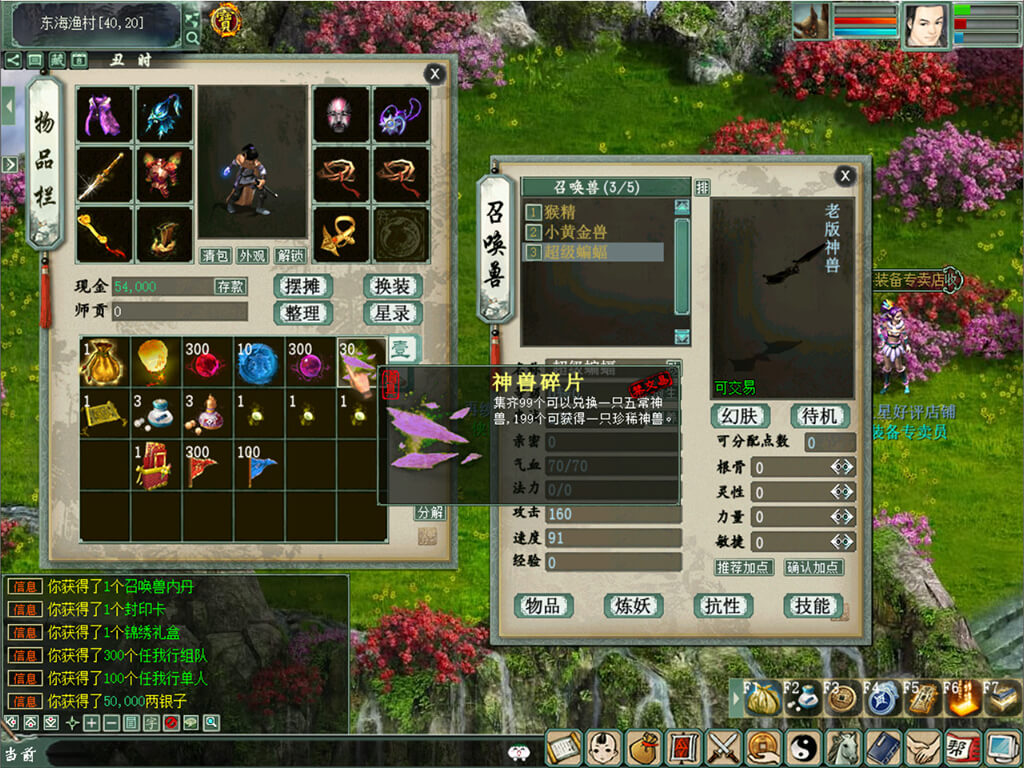Image resolution: width=1024 pixels, height=768 pixels.
Task: Open the pet 炼妖 refining tab
Action: pyautogui.click(x=633, y=605)
